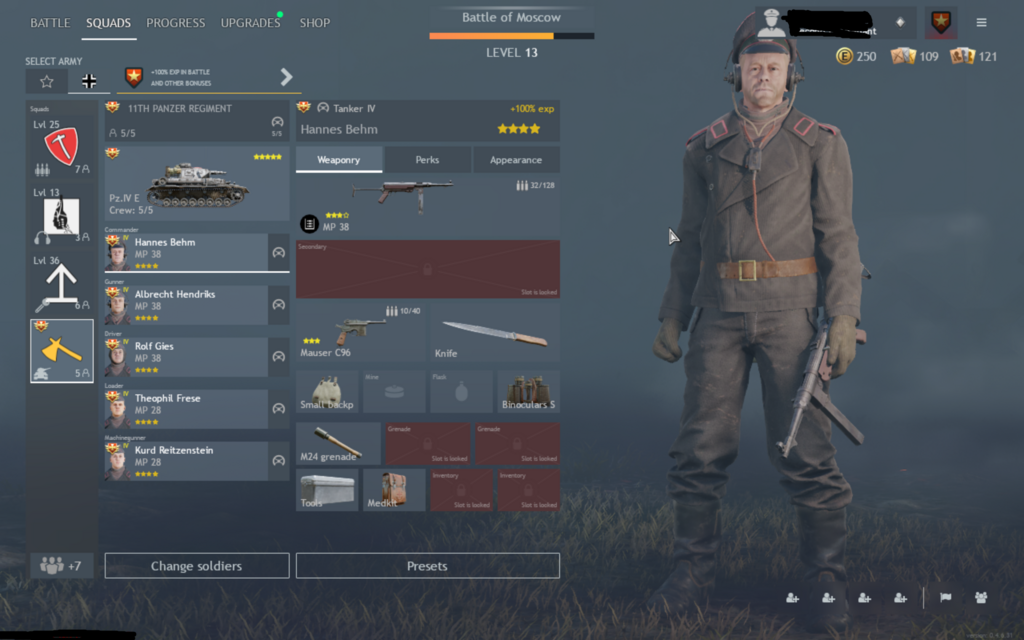Click the Change soldiers button
This screenshot has width=1024, height=640.
pos(196,566)
